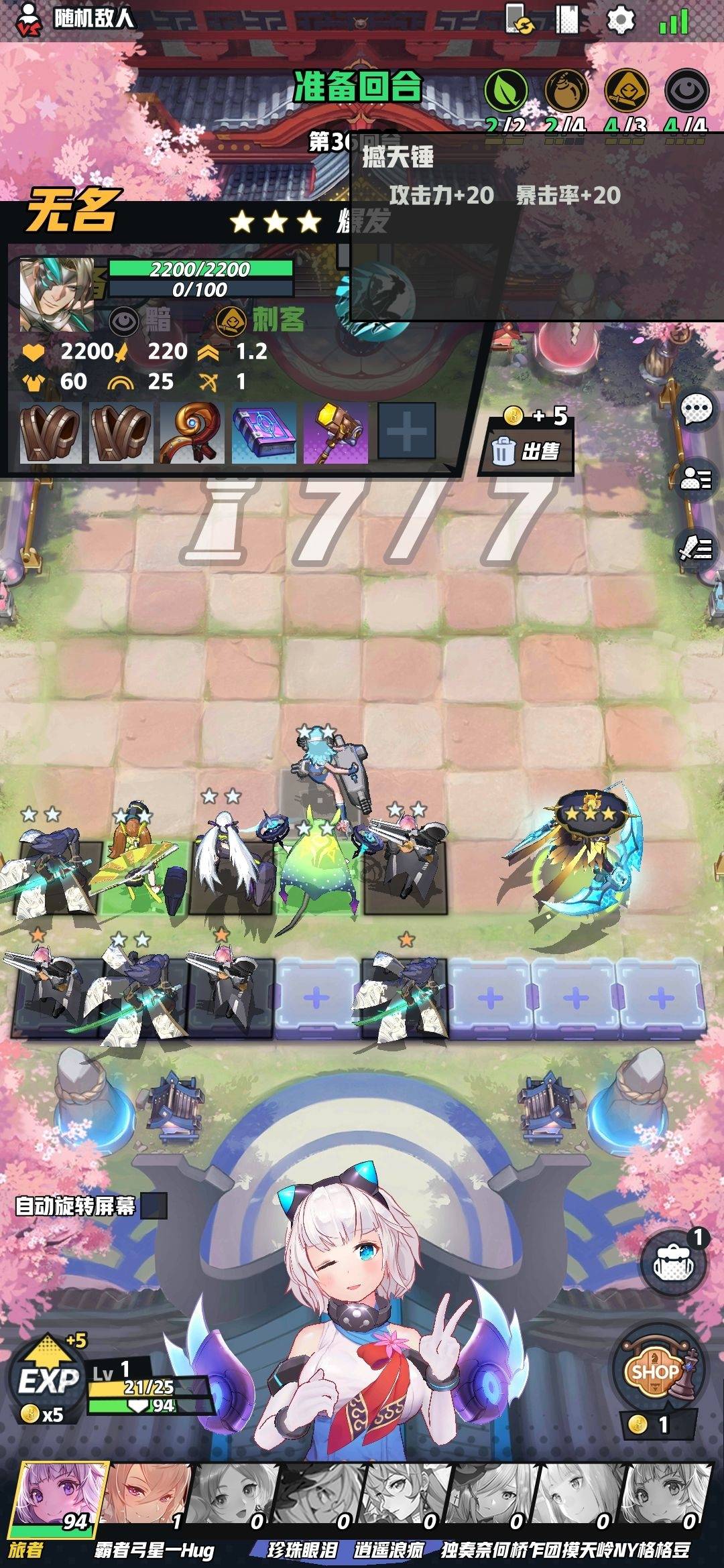Show the player list panel
Viewport: 724px width, 1568px height.
tap(697, 478)
